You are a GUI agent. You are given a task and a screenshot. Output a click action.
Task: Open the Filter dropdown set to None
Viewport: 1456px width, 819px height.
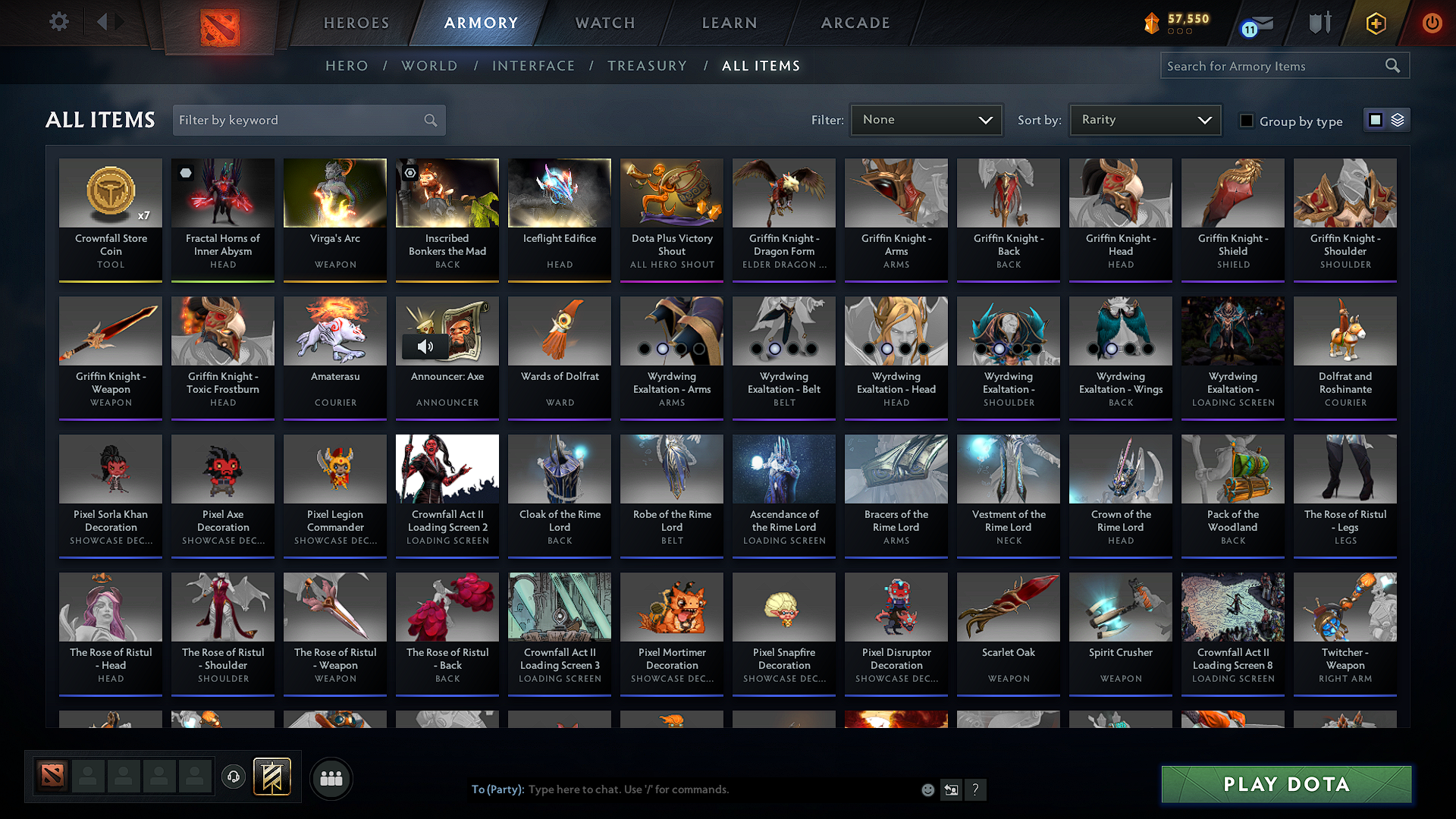tap(926, 119)
